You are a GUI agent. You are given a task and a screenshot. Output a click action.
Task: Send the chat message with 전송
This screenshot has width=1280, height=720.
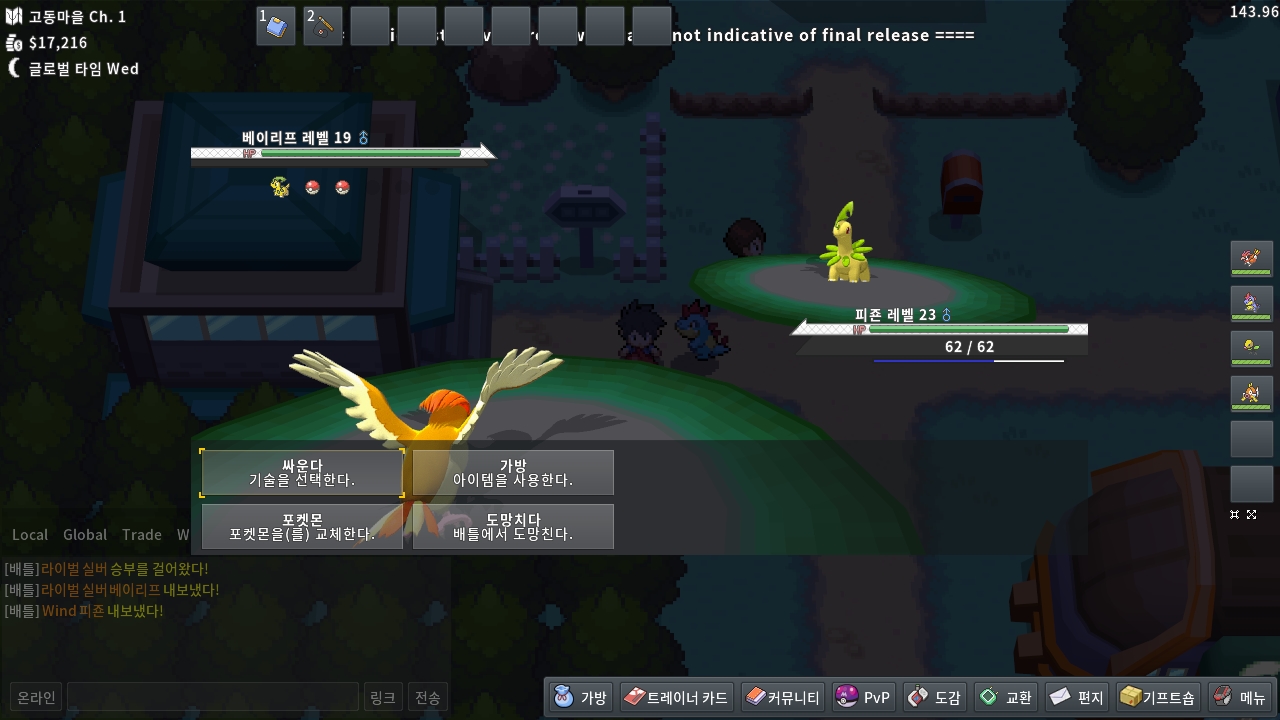[427, 697]
